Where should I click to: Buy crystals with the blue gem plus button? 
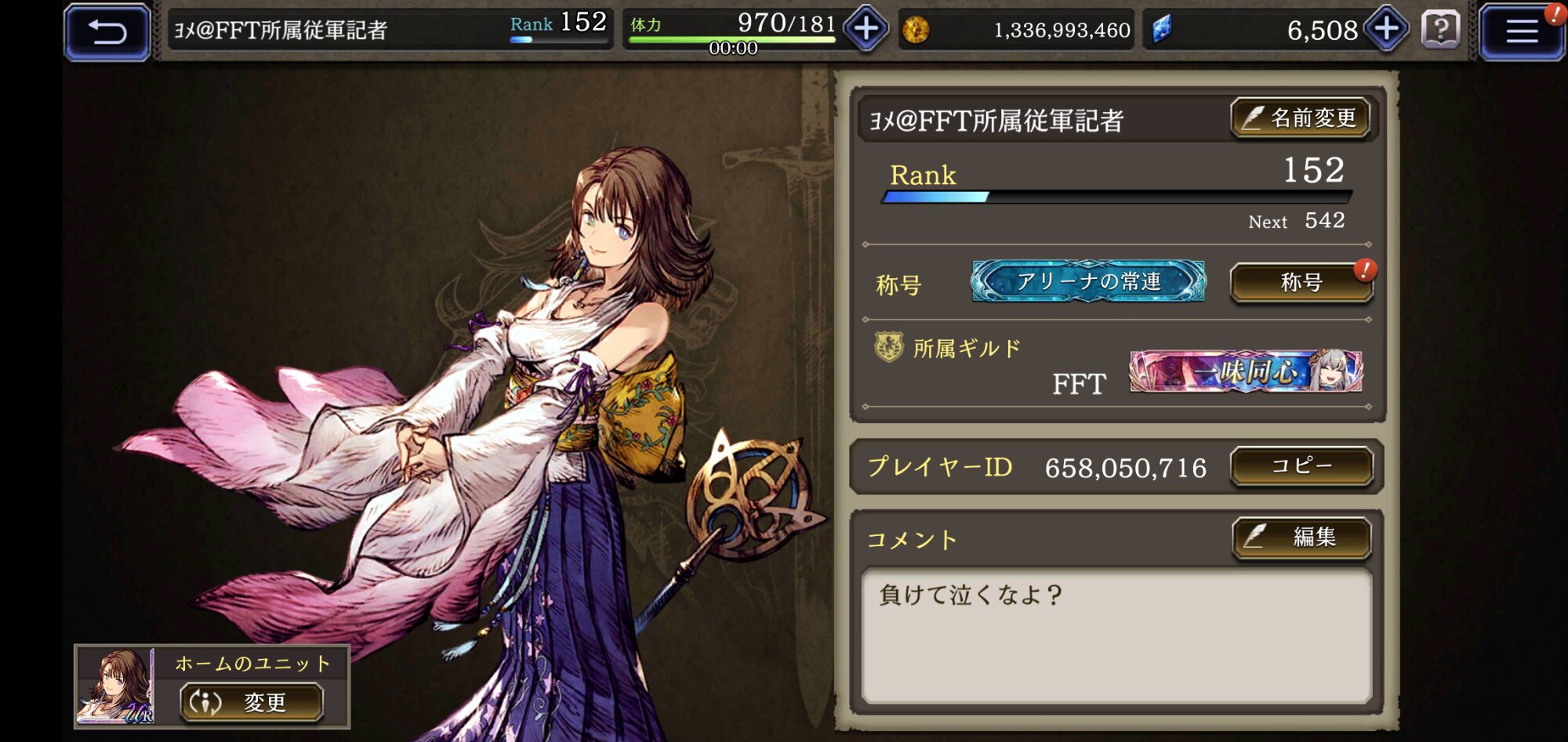tap(1386, 30)
